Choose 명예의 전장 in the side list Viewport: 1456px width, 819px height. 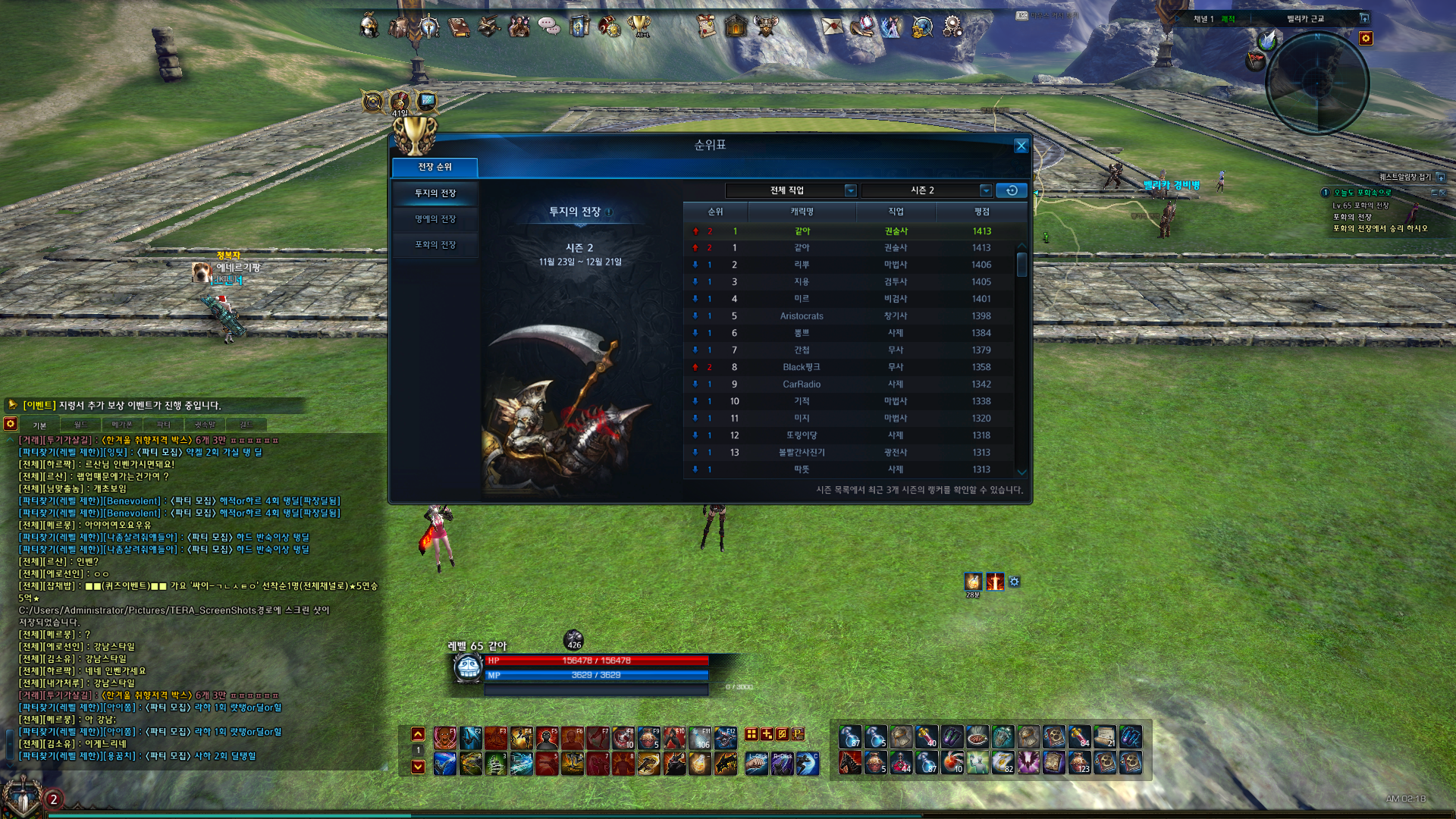click(x=435, y=219)
